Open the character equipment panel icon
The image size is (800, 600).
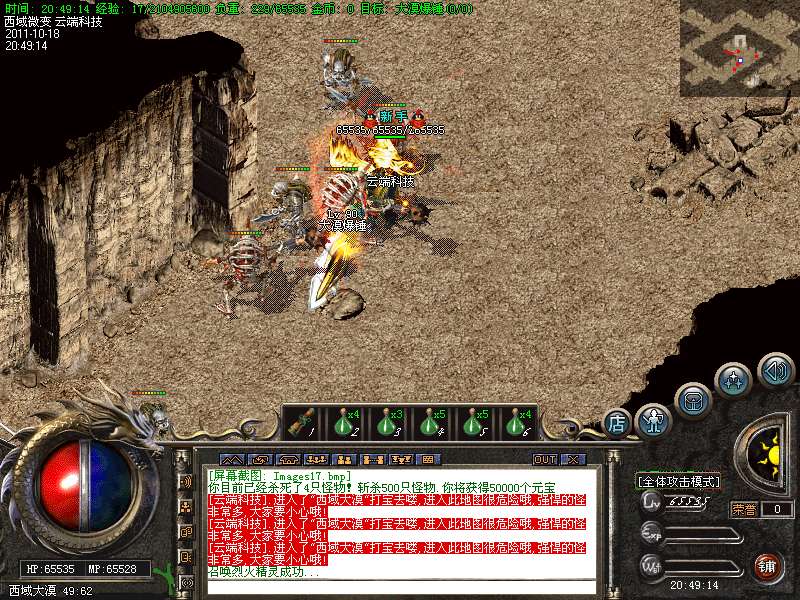click(x=654, y=421)
